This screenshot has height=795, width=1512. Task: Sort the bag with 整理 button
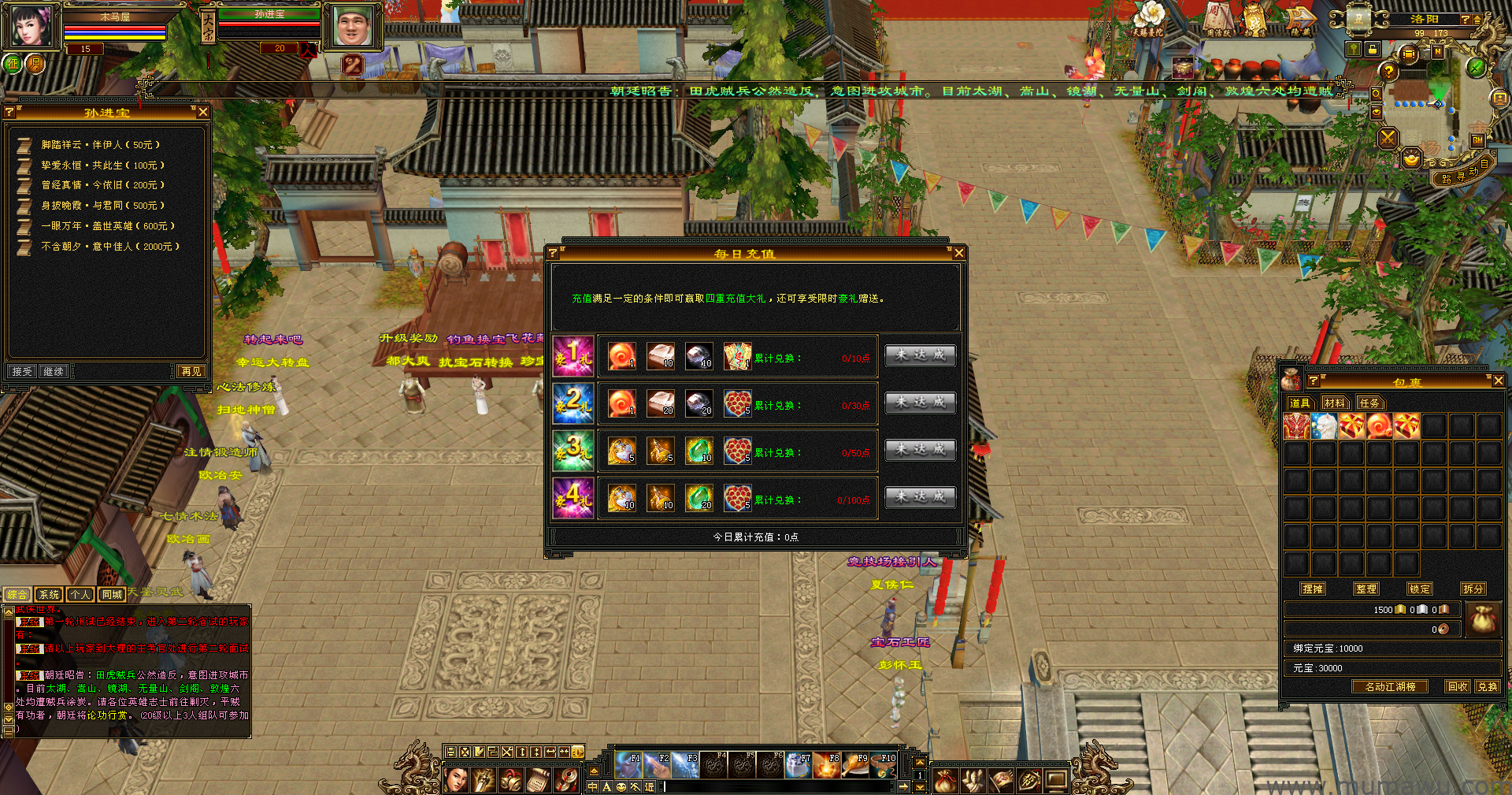1366,589
